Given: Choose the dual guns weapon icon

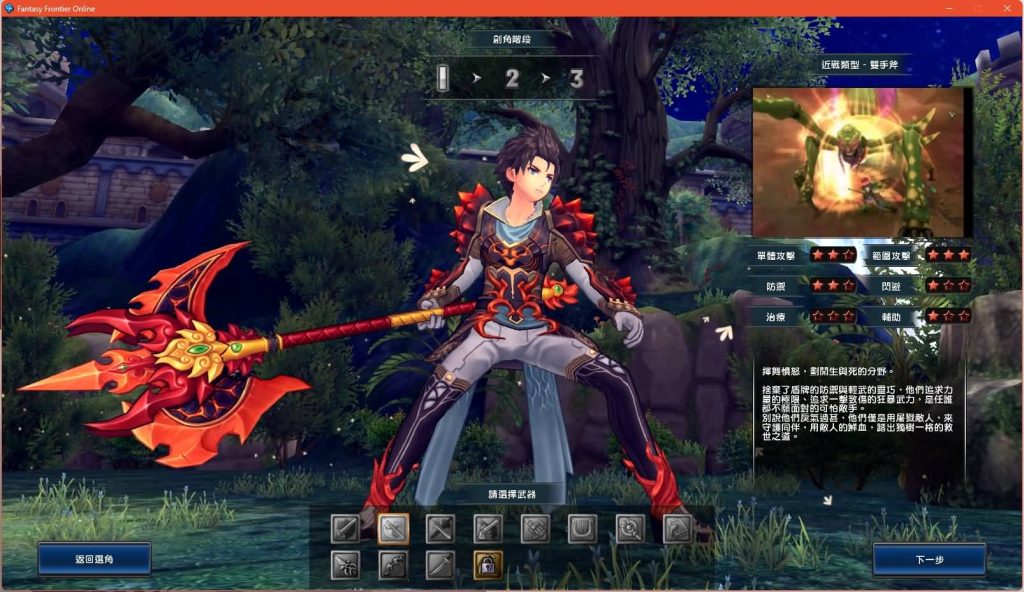Looking at the screenshot, I should point(488,527).
